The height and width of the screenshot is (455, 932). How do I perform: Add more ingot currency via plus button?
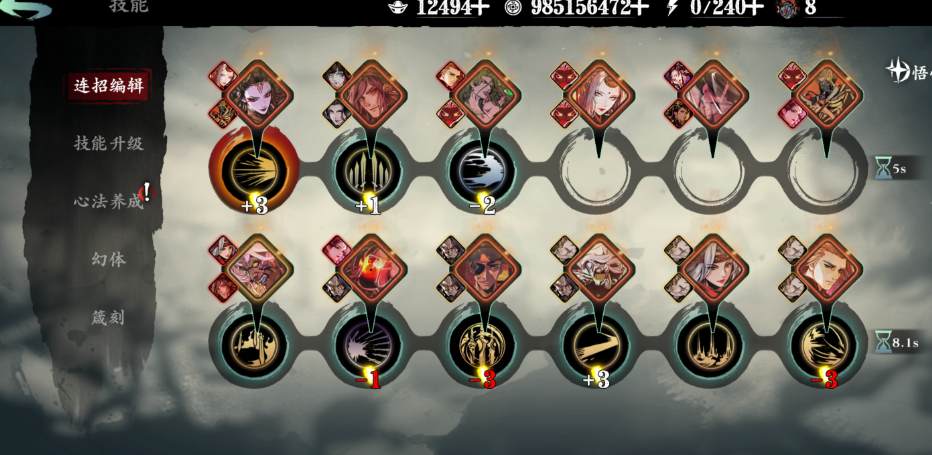pyautogui.click(x=480, y=8)
